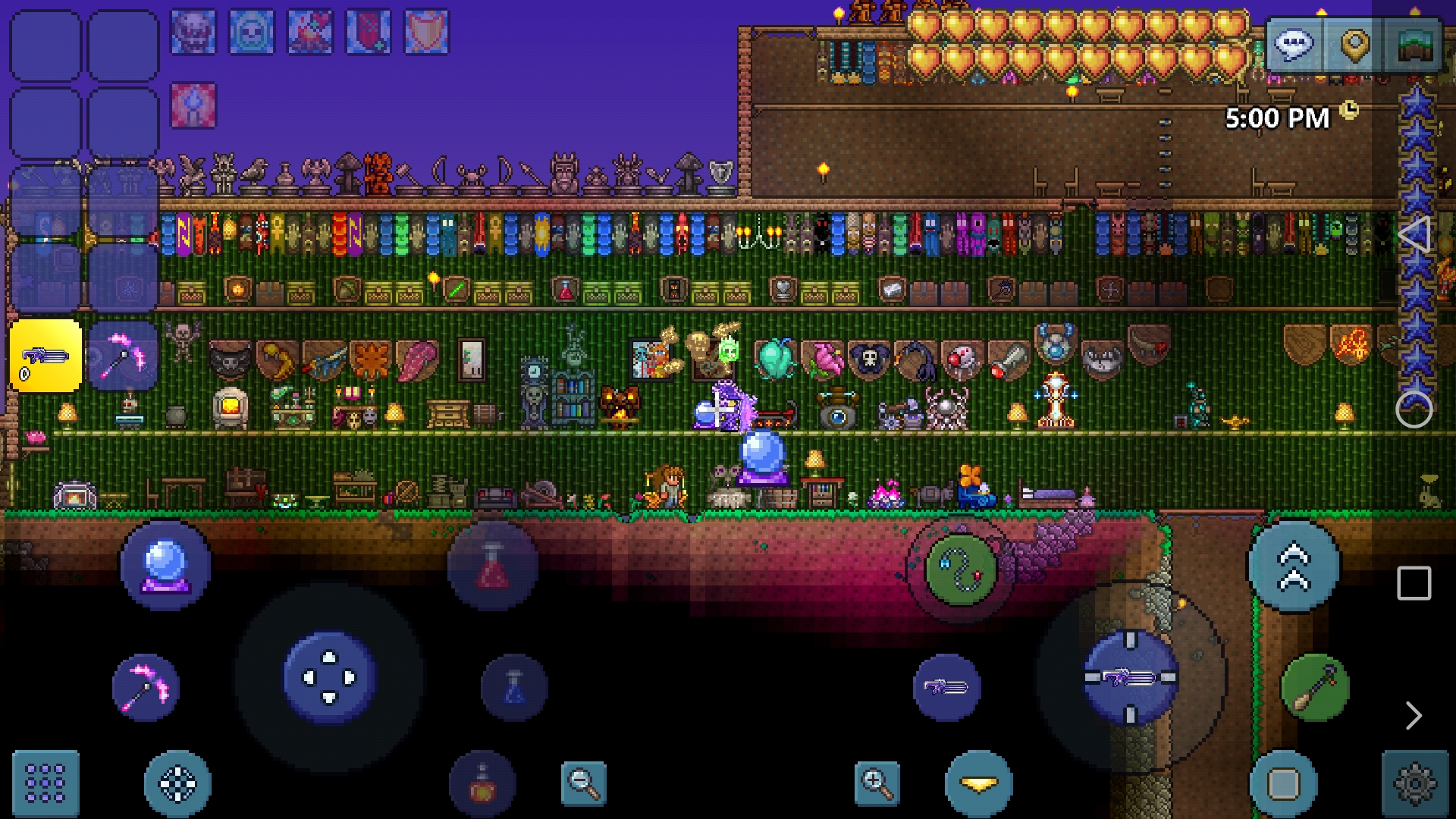Activate the grappling hook button
Image resolution: width=1456 pixels, height=819 pixels.
point(961,570)
